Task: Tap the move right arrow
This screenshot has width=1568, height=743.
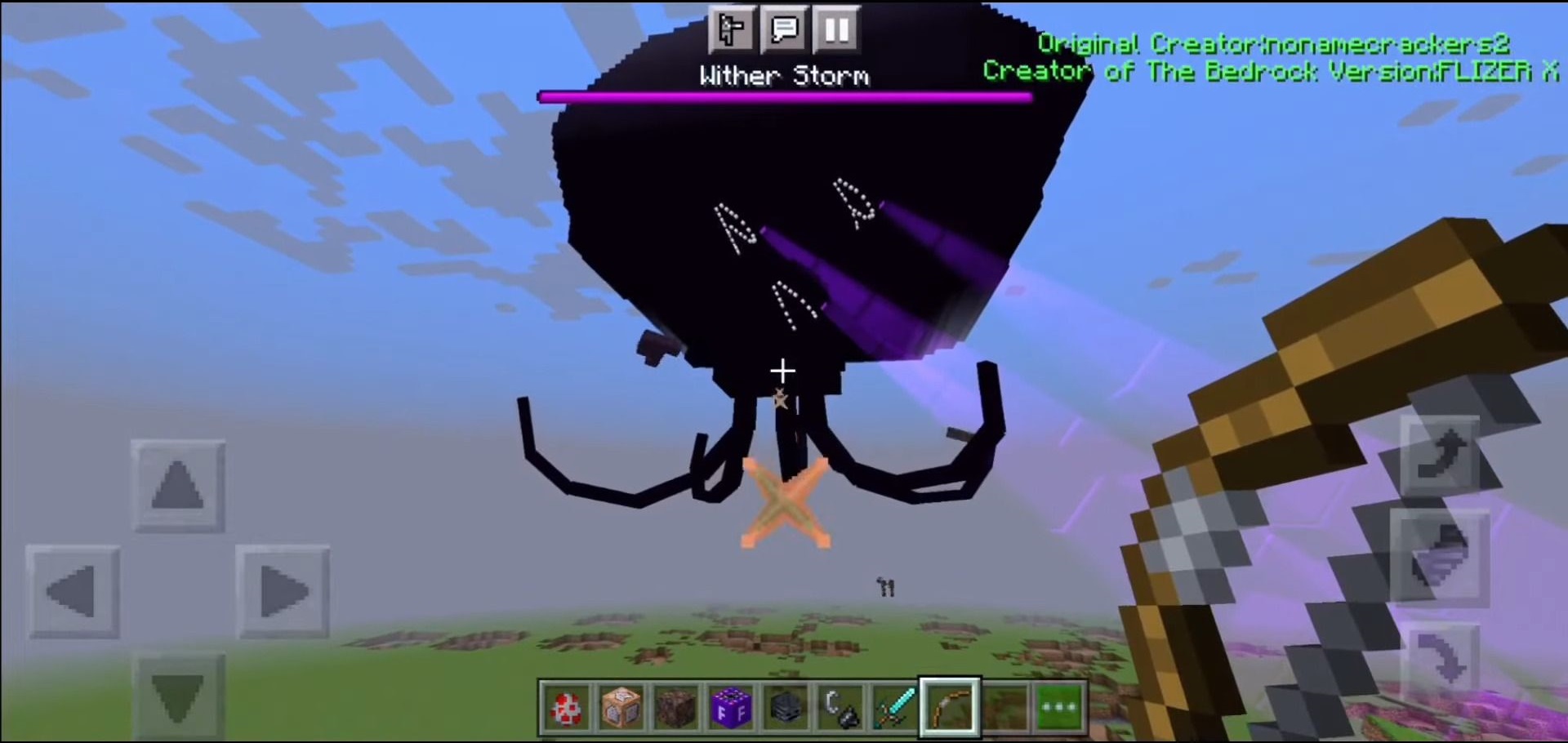Action: 283,592
